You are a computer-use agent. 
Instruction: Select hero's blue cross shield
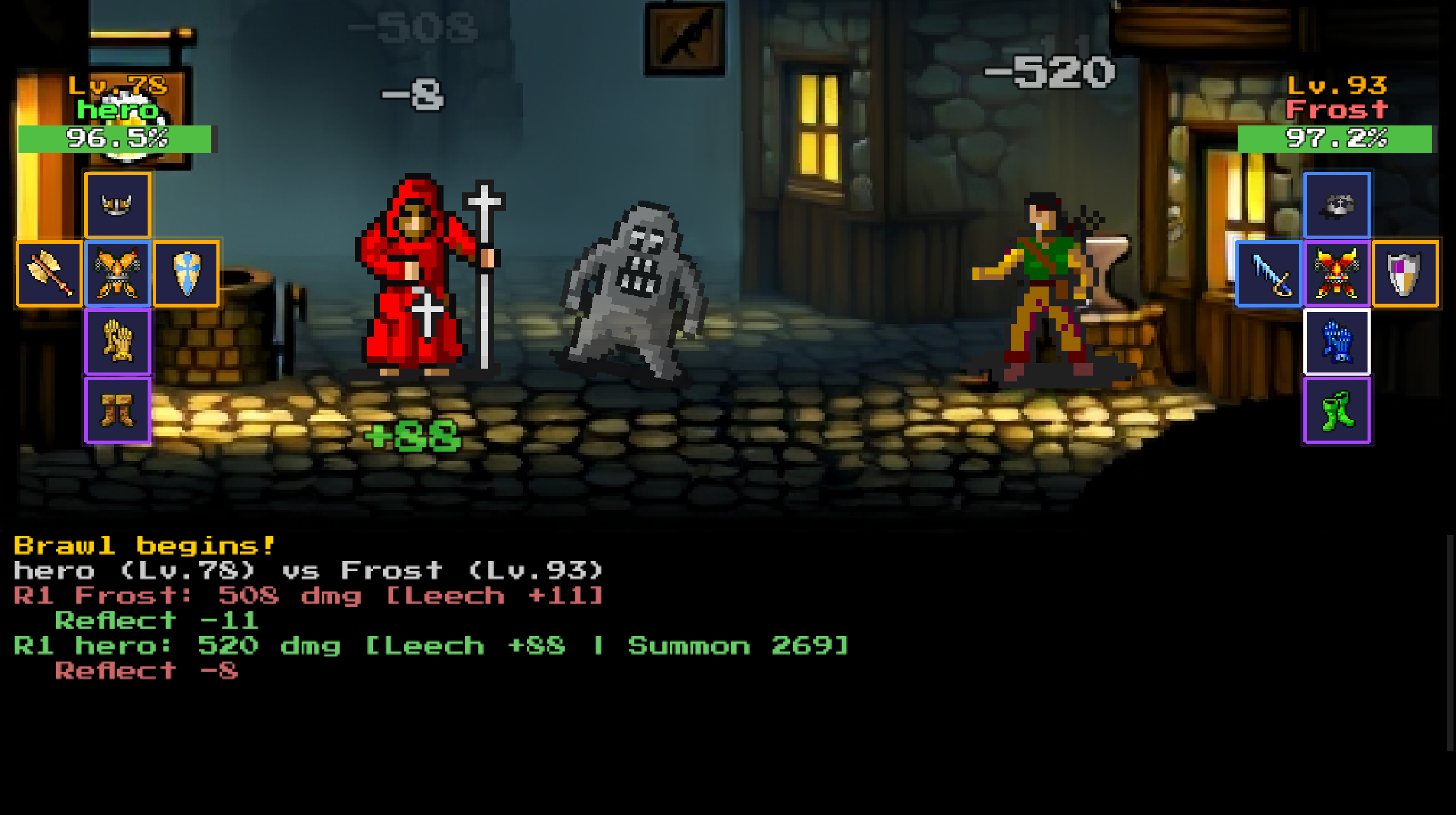pyautogui.click(x=186, y=274)
